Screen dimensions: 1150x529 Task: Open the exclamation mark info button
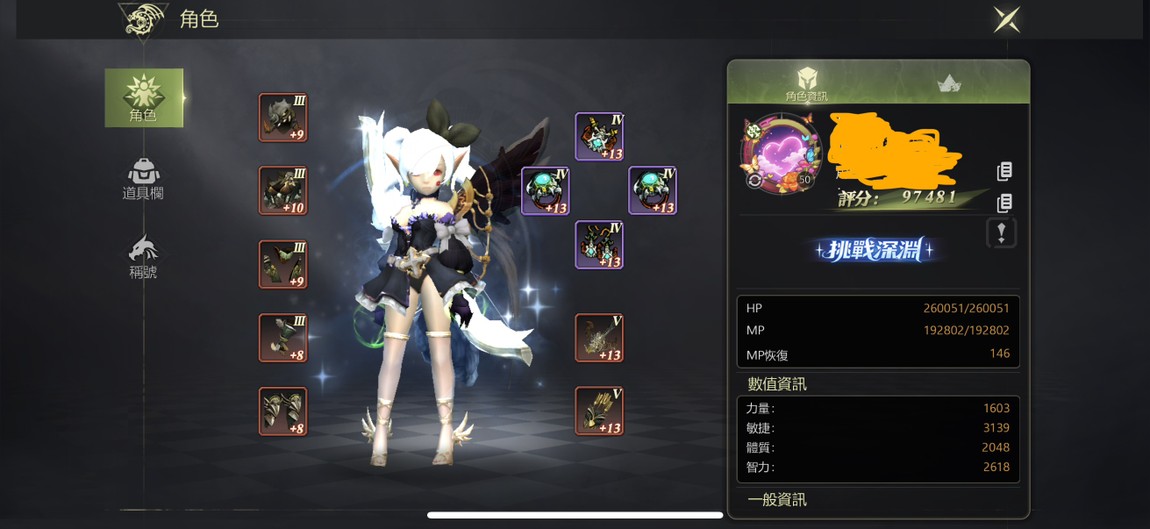(1001, 233)
